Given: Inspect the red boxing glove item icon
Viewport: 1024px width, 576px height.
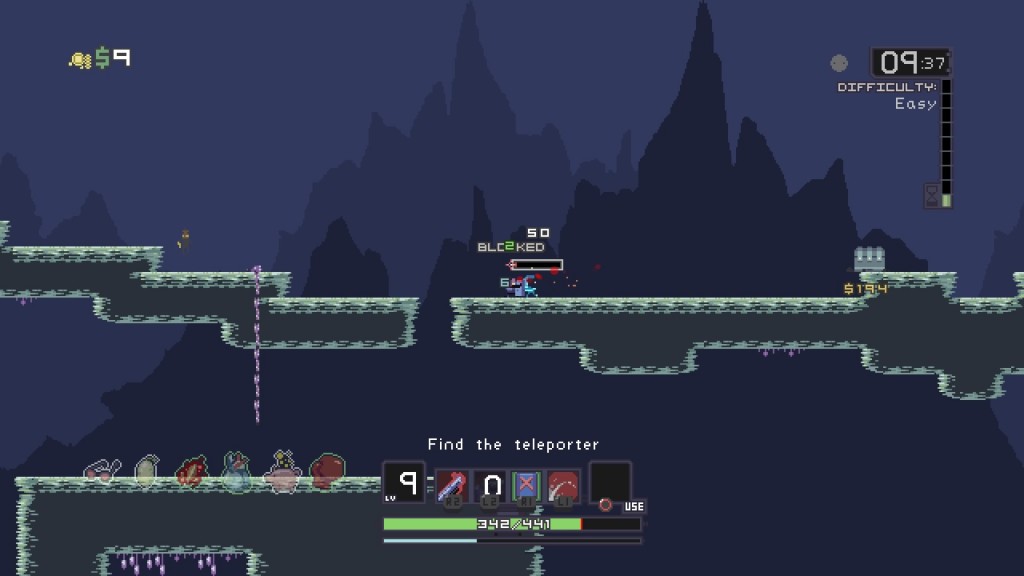Looking at the screenshot, I should click(x=327, y=470).
